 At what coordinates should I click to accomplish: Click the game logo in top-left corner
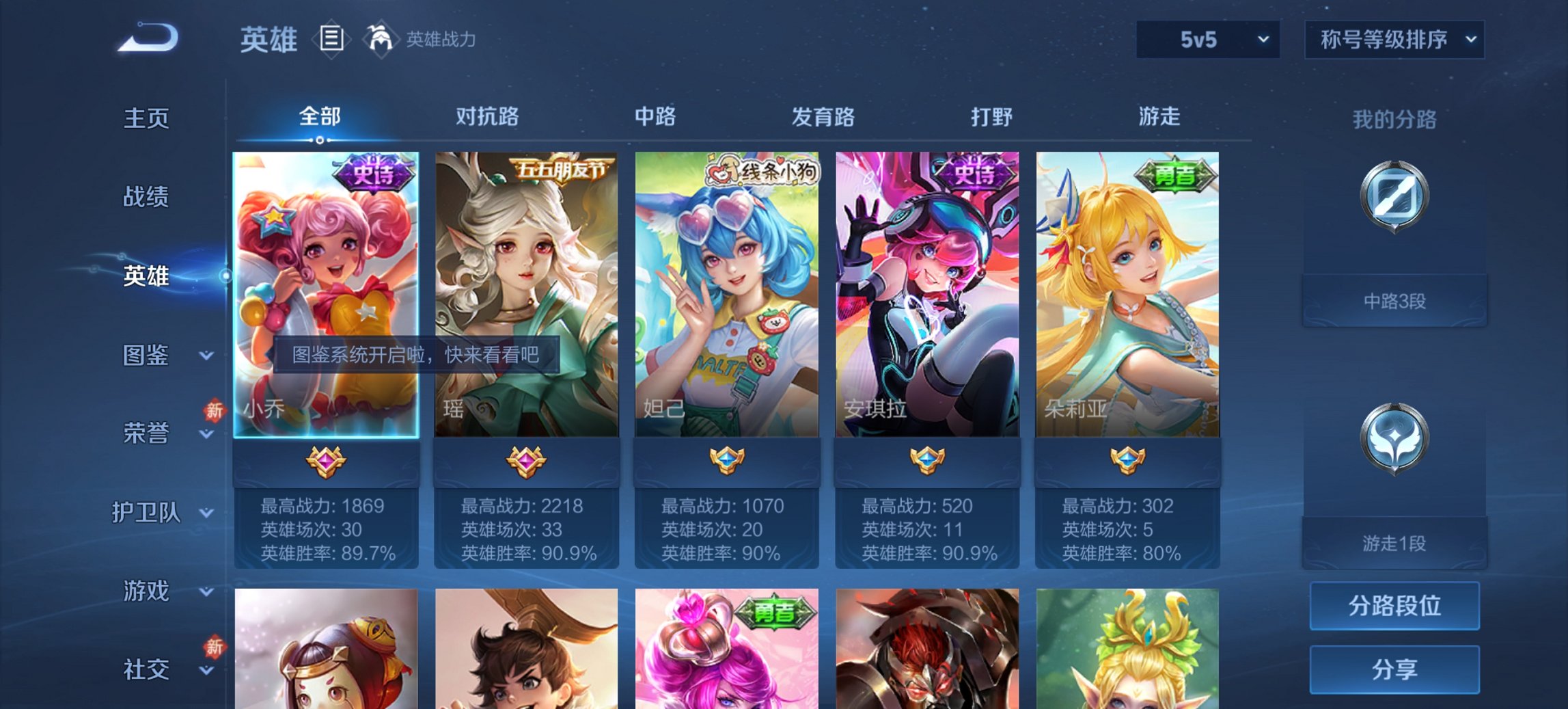point(147,34)
